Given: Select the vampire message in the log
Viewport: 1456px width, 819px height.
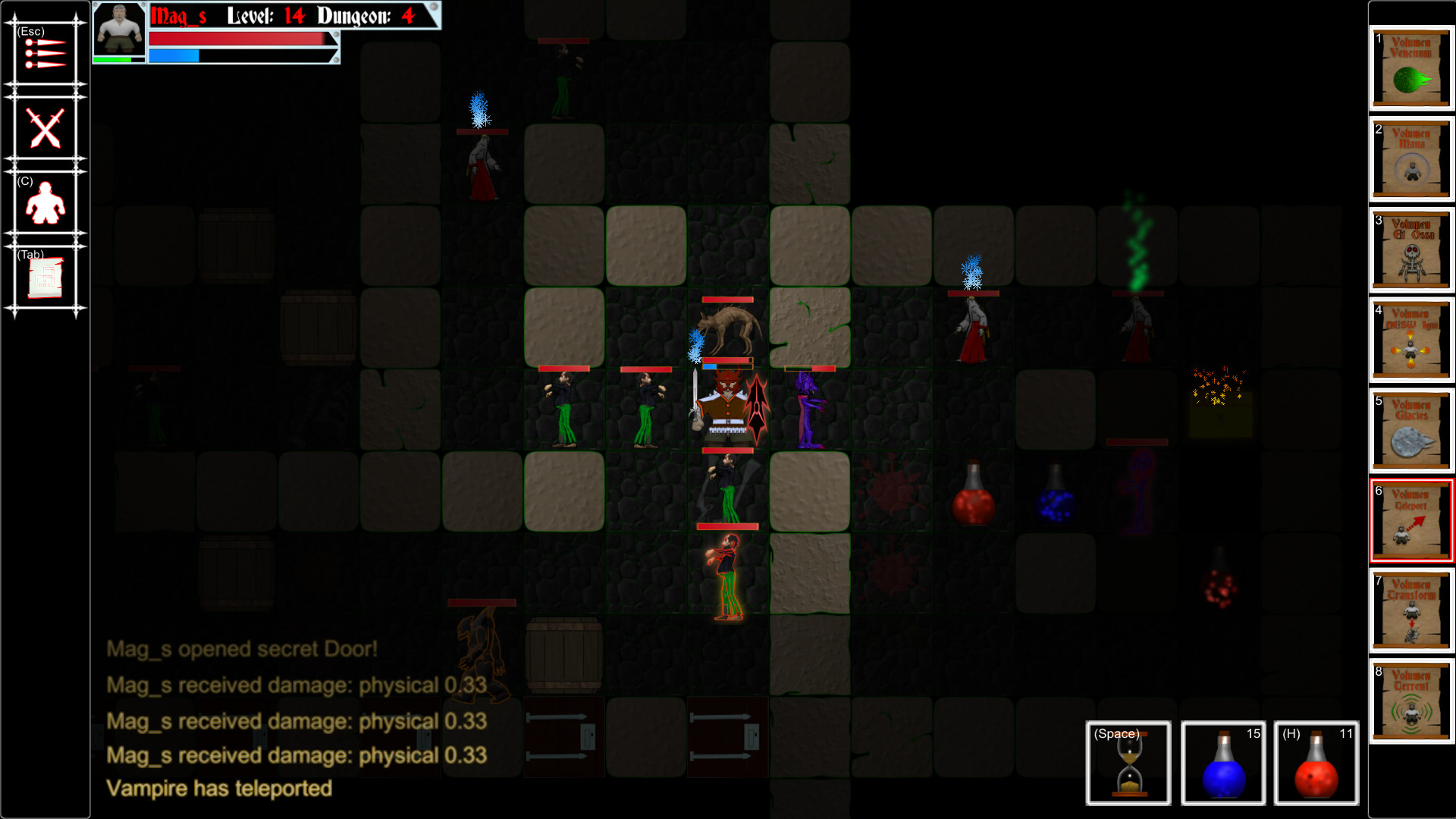Looking at the screenshot, I should [219, 789].
